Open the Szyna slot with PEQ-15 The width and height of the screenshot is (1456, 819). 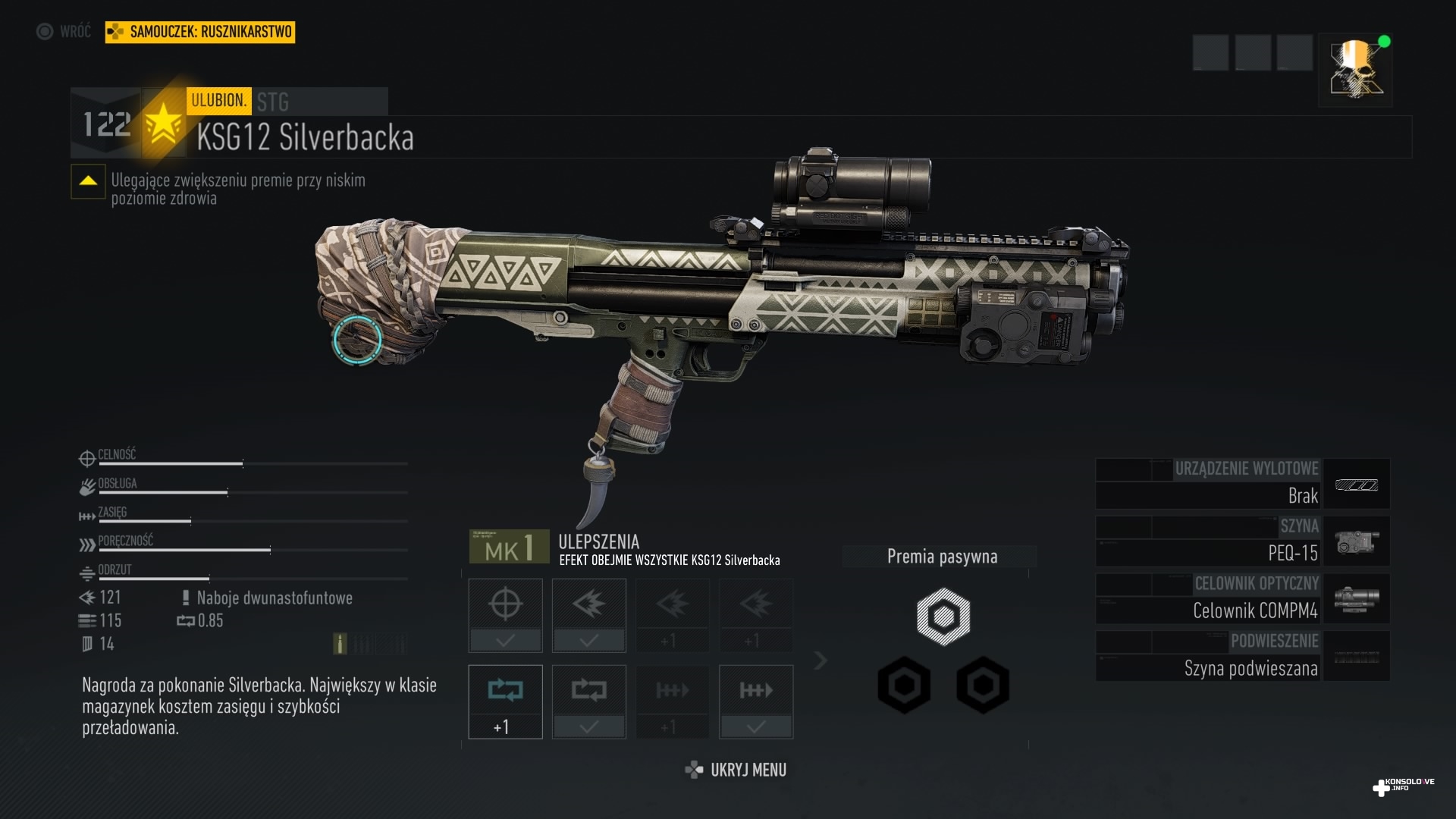pyautogui.click(x=1242, y=541)
